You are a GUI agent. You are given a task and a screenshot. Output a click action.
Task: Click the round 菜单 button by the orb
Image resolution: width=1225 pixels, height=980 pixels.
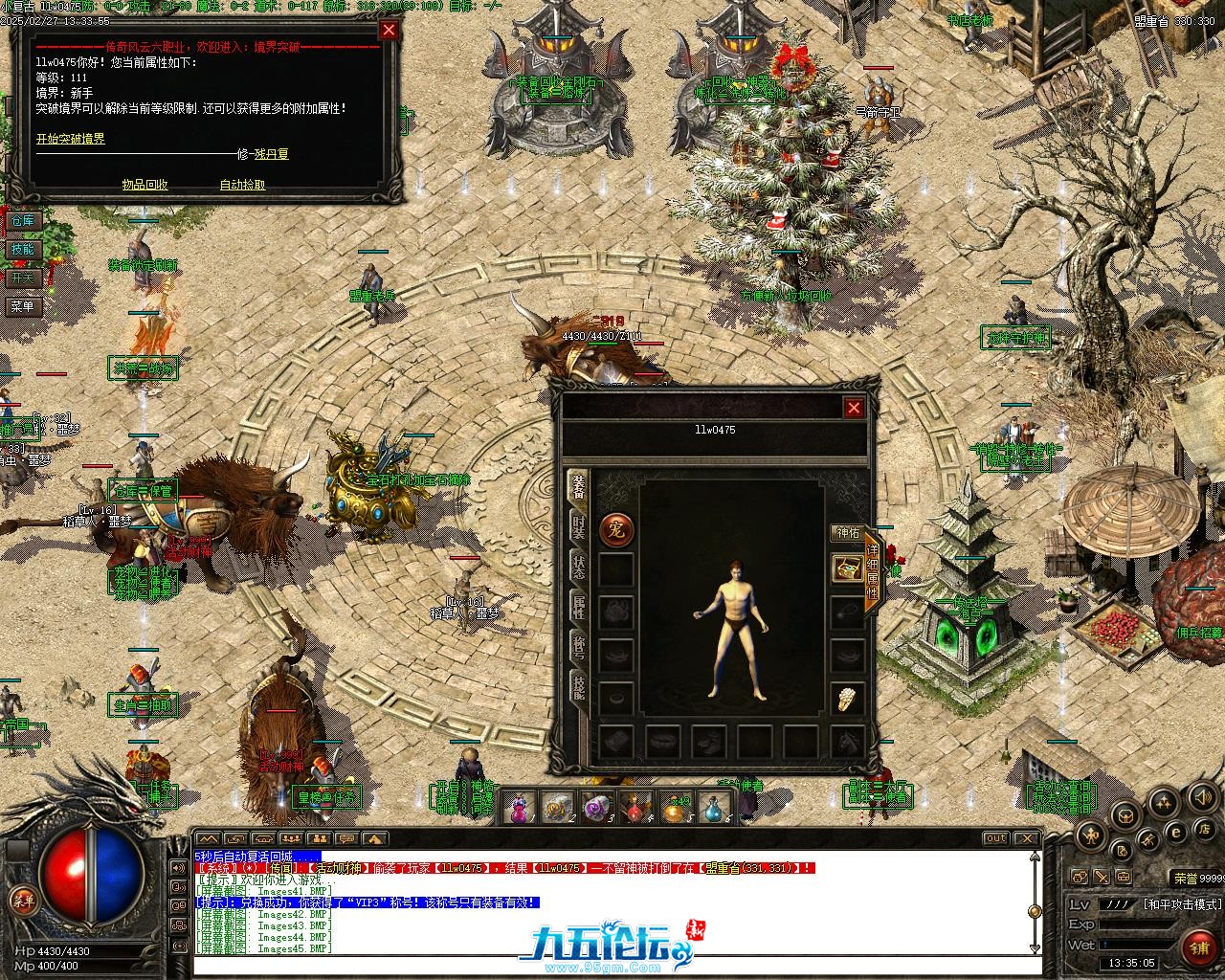[x=23, y=900]
